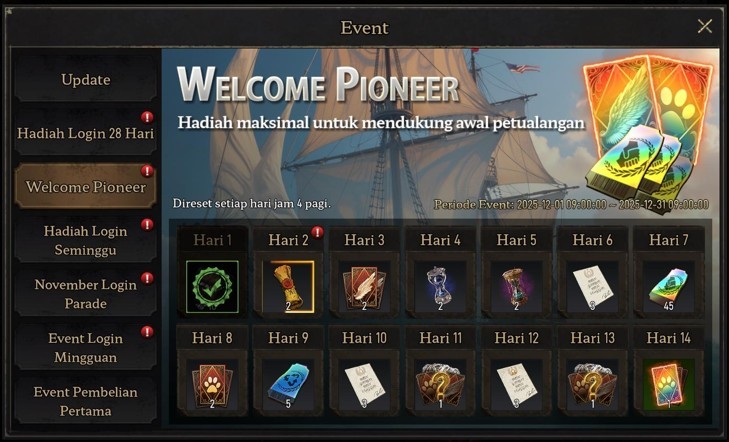Switch to Hadiah Login 28 Hari tab

click(x=85, y=133)
